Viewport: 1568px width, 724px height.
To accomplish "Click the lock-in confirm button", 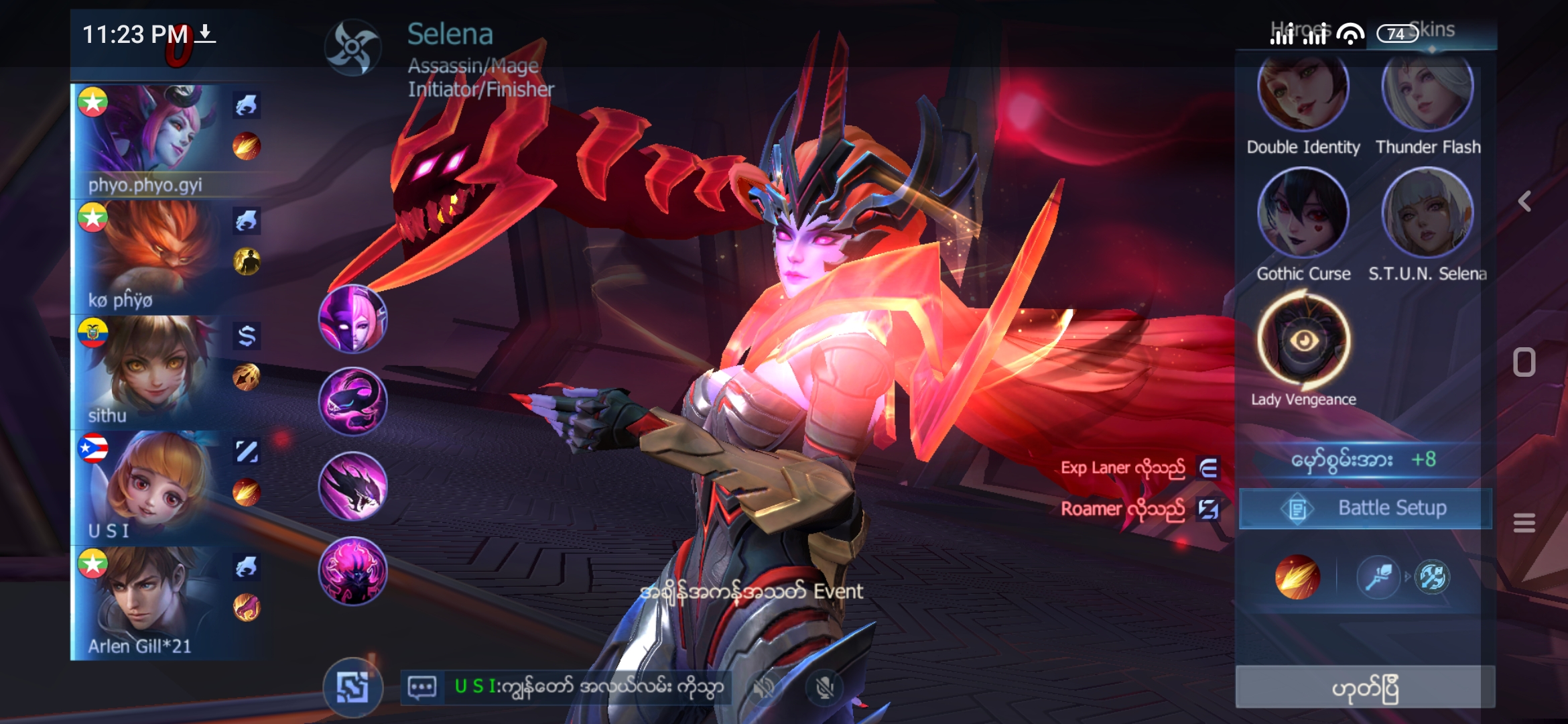I will (1365, 688).
